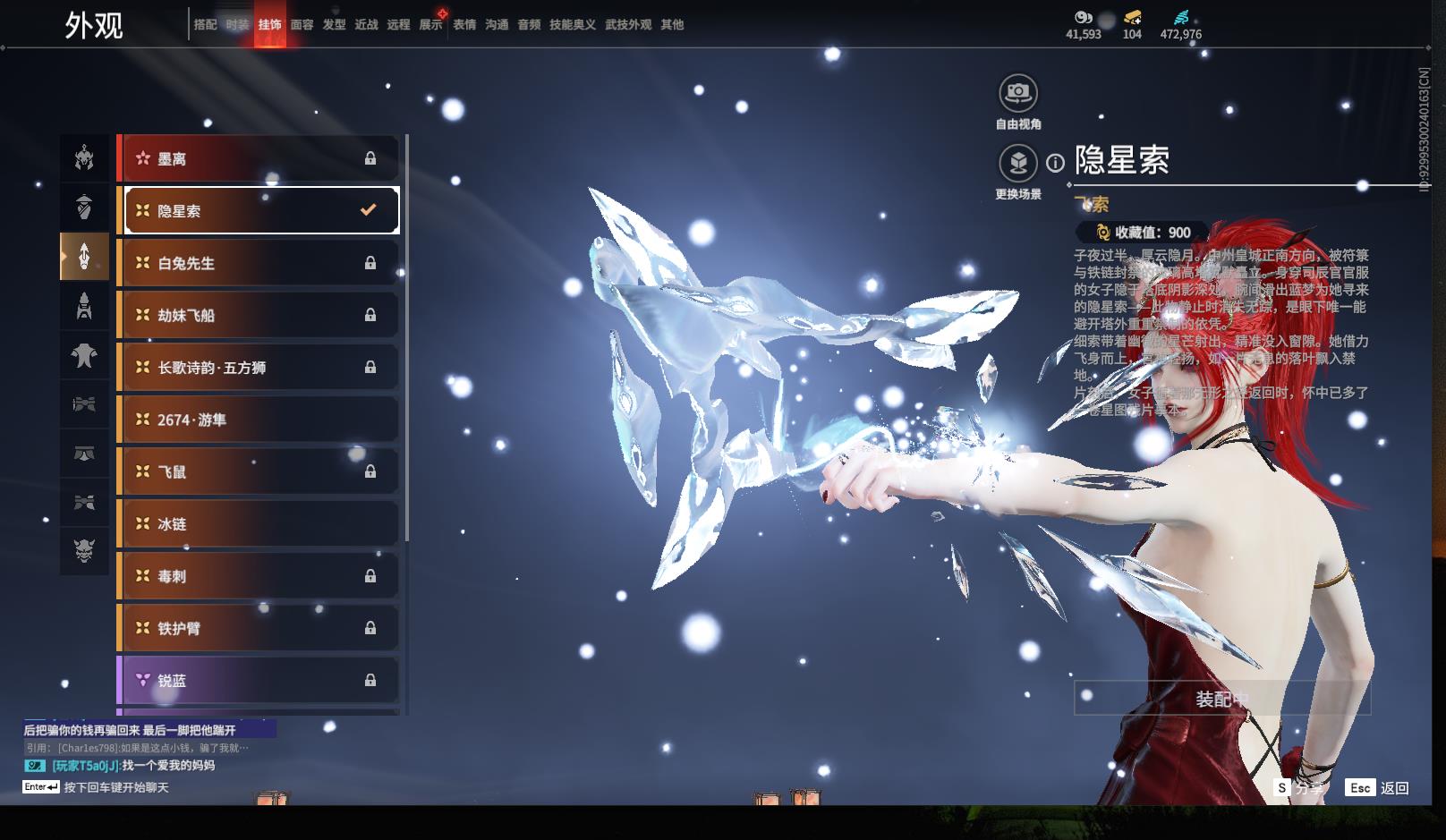
Task: Pick the 劫妹飞船 list entry
Action: click(259, 315)
